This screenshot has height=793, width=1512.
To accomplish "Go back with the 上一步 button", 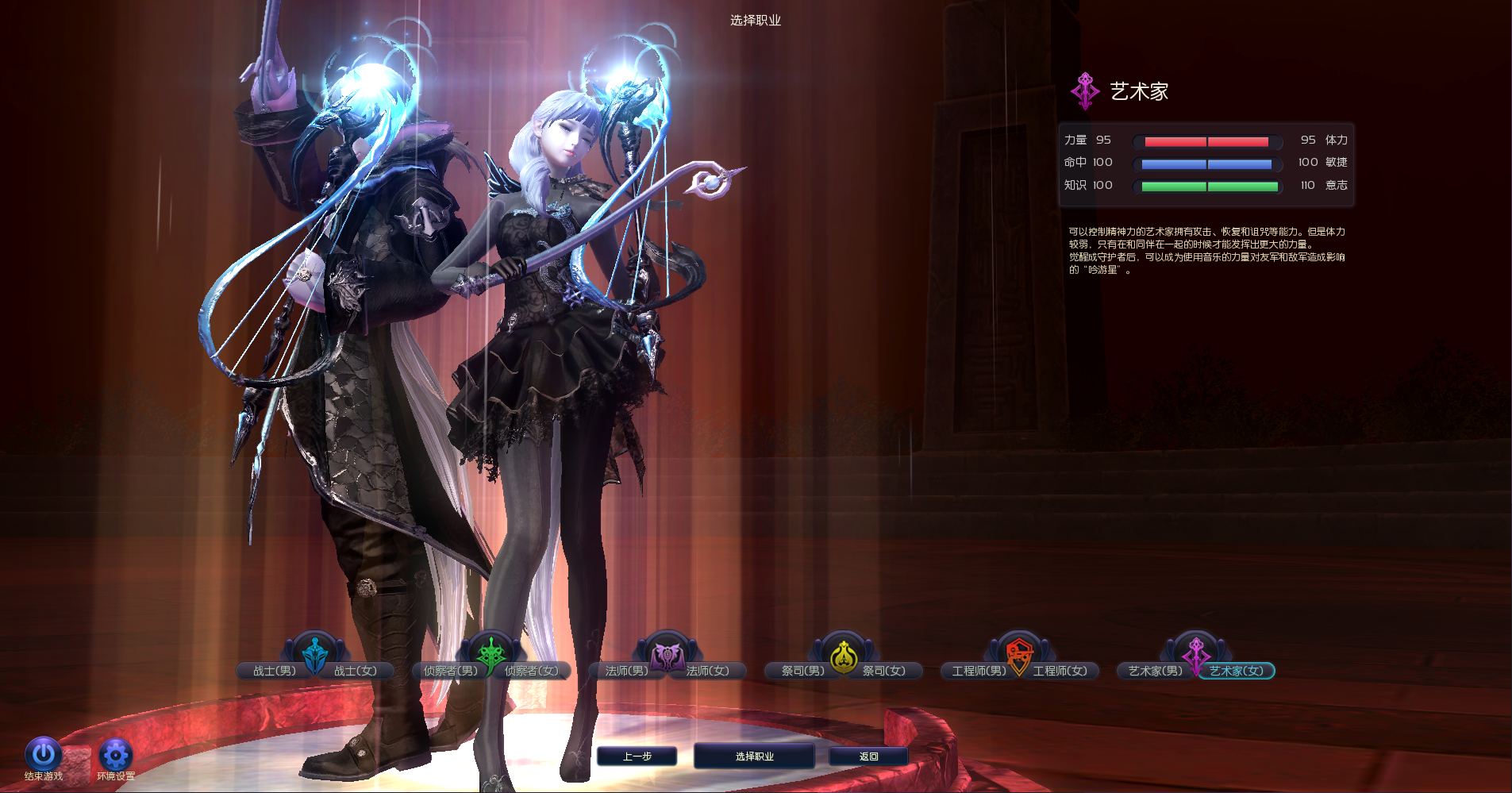I will point(637,756).
